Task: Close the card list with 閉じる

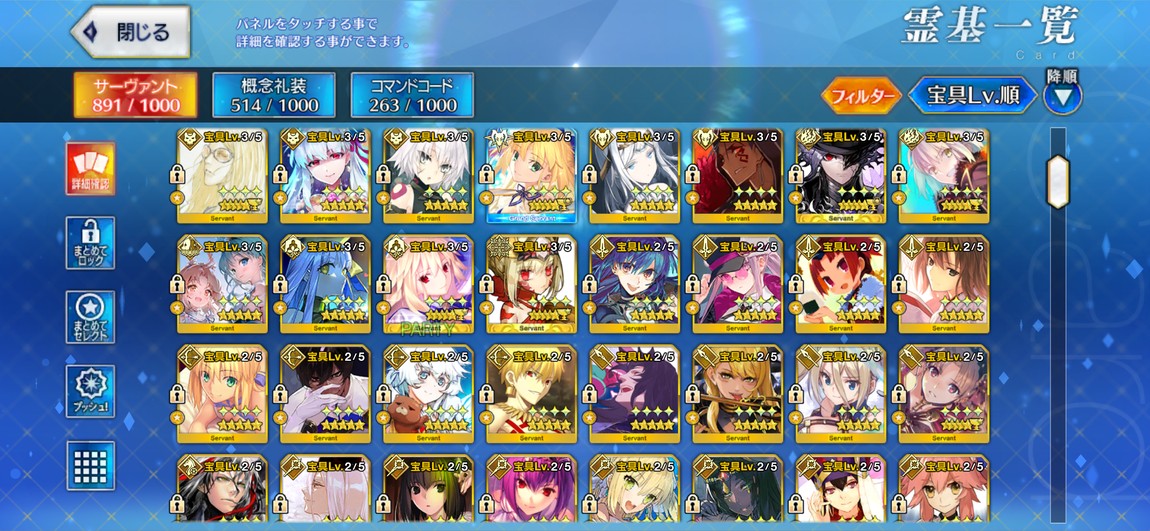Action: 130,31
